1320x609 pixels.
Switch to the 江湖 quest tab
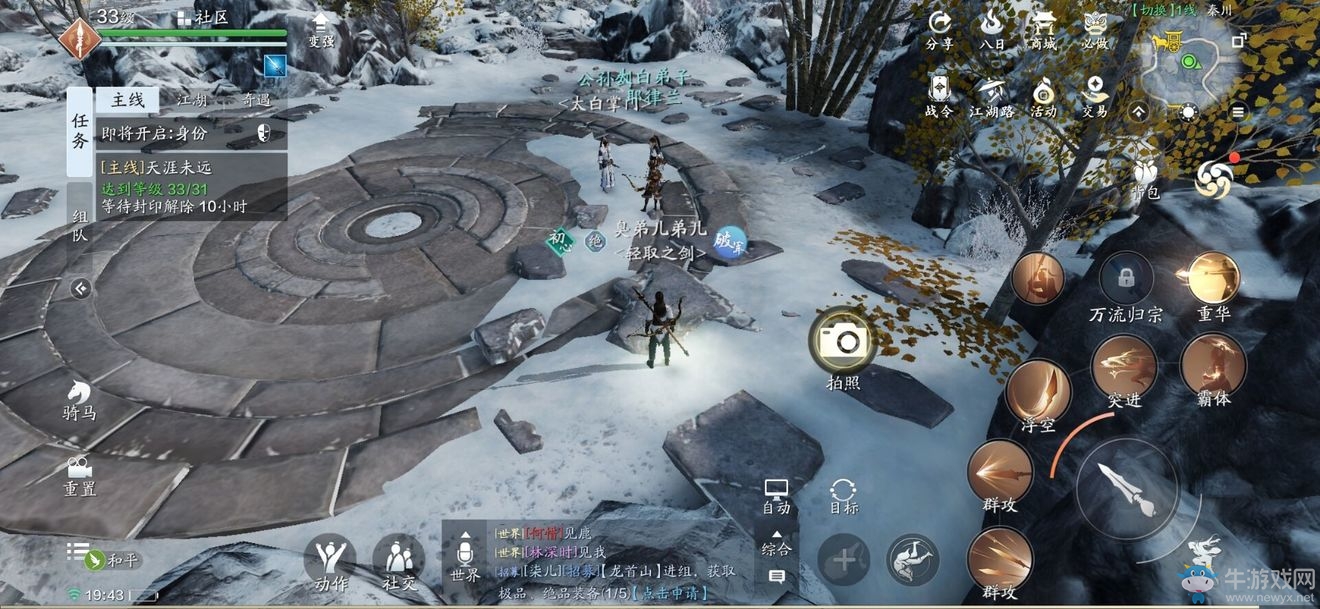pyautogui.click(x=192, y=100)
